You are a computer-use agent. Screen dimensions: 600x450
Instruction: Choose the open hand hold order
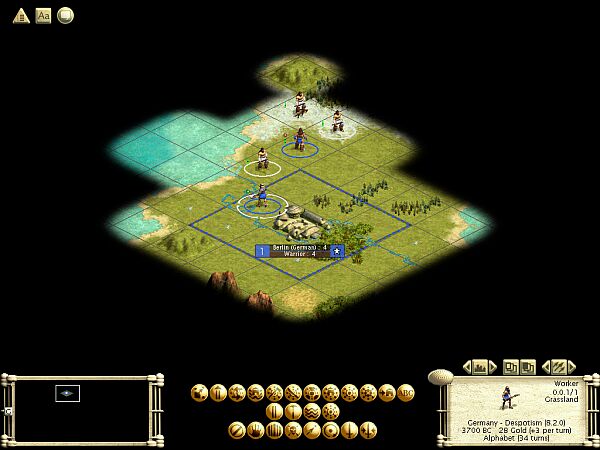[x=256, y=430]
